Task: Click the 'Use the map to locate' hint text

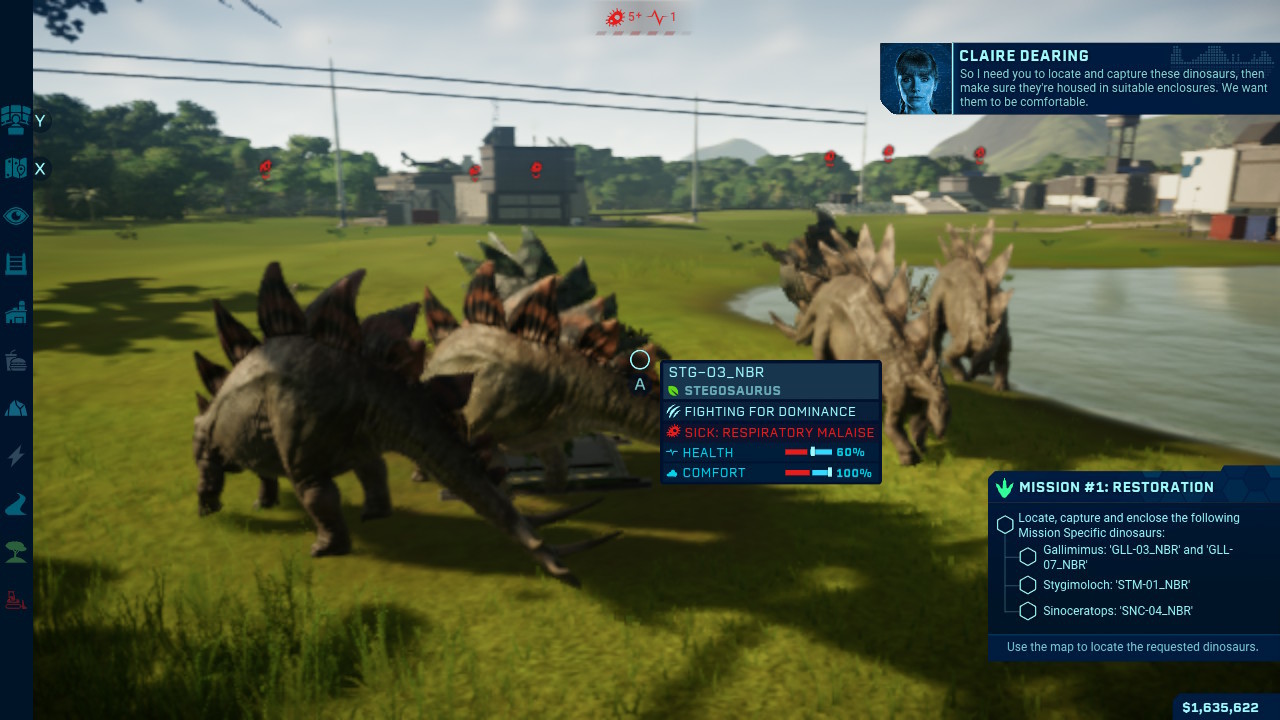Action: pos(1133,647)
